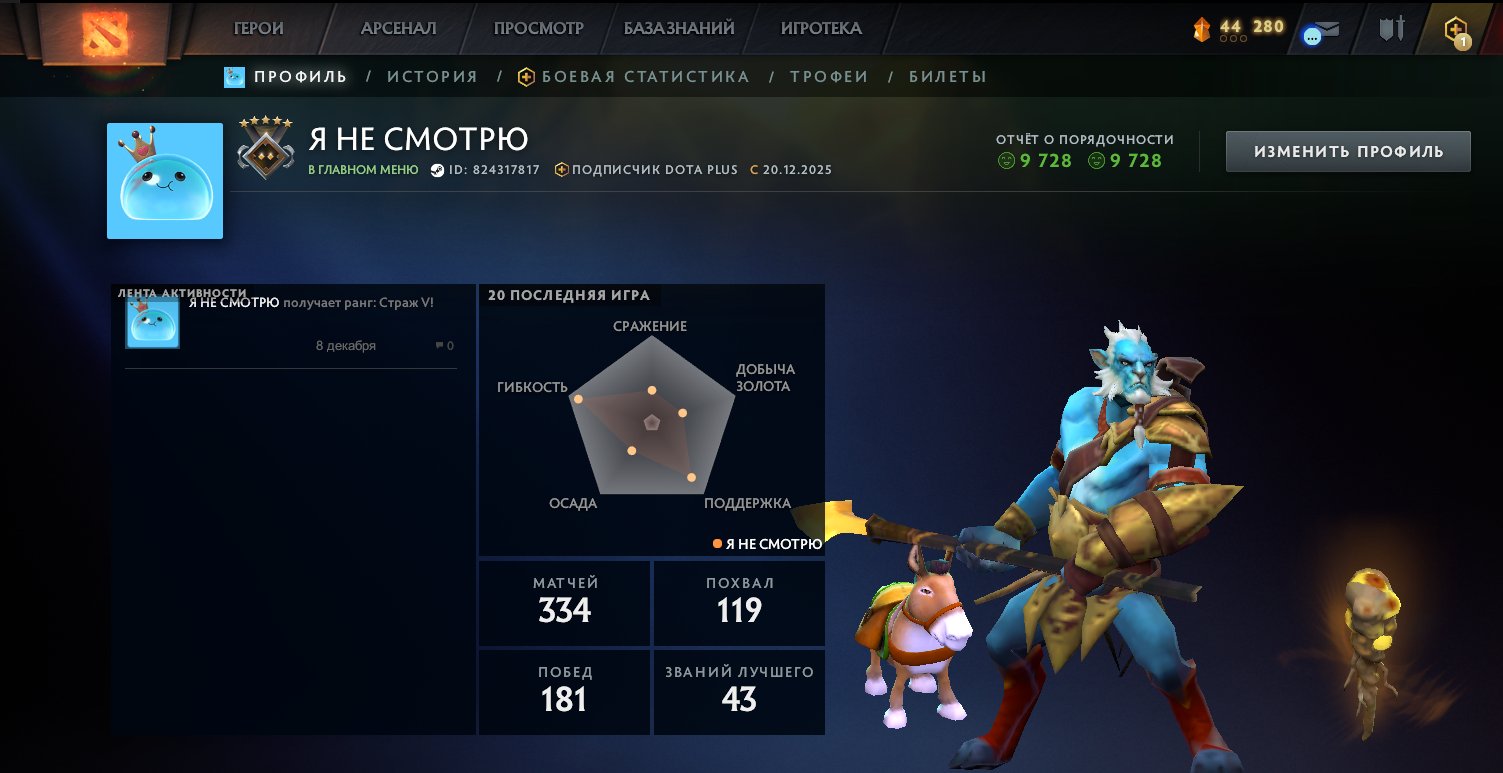The image size is (1503, 773).
Task: Click the Dota Plus subscriber badge icon
Action: click(563, 169)
